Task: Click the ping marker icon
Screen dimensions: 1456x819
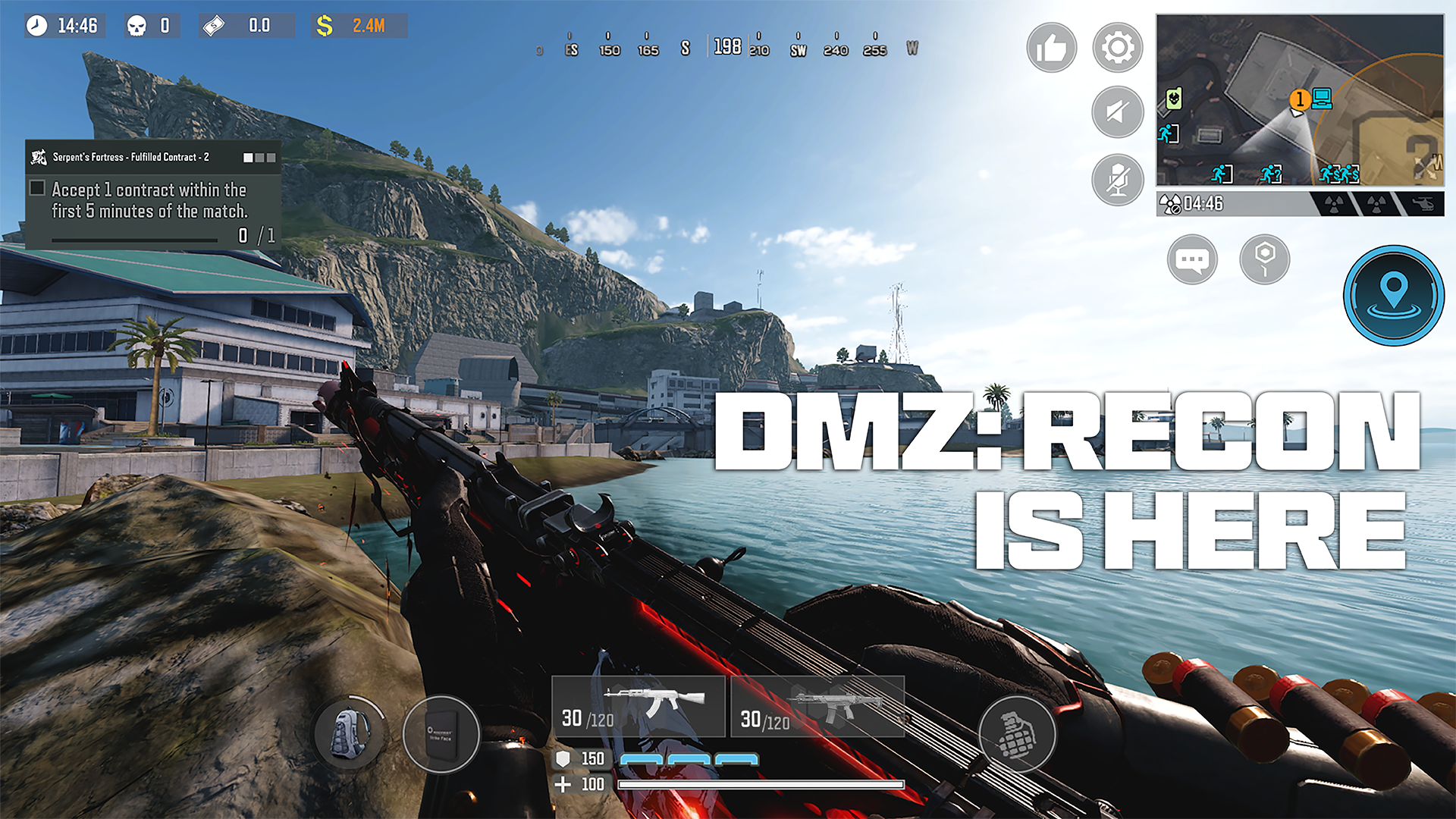Action: point(1263,259)
